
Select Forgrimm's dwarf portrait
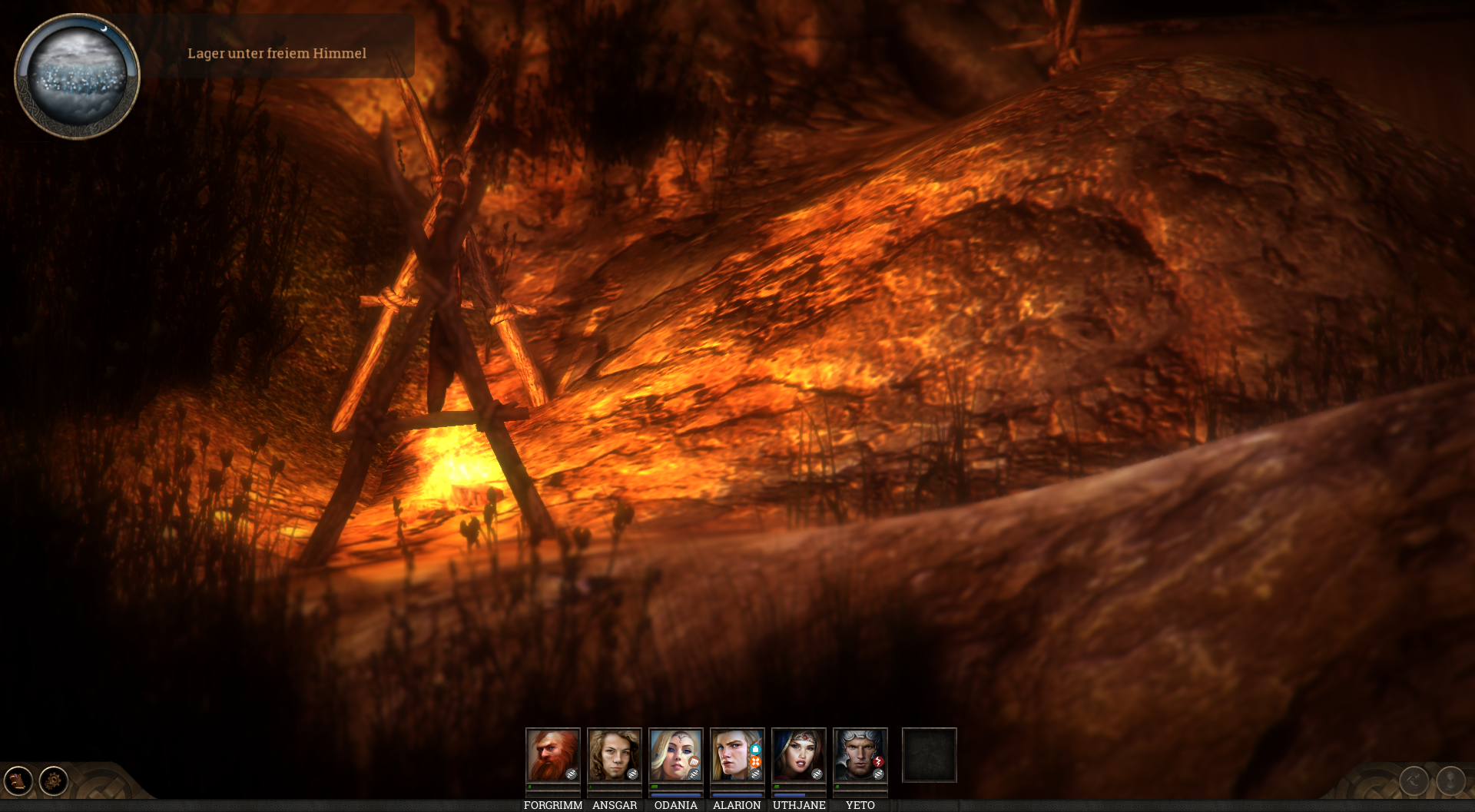[552, 754]
